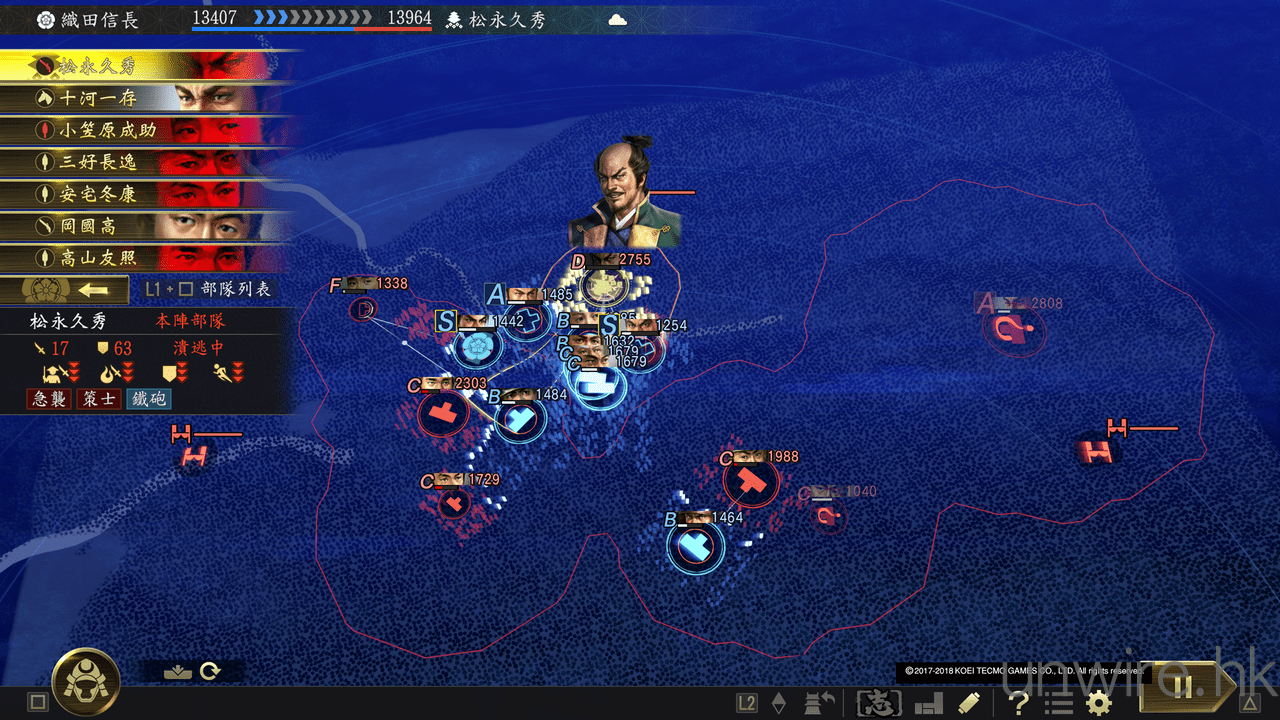Open the gear settings icon
This screenshot has height=720, width=1280.
(x=1099, y=703)
